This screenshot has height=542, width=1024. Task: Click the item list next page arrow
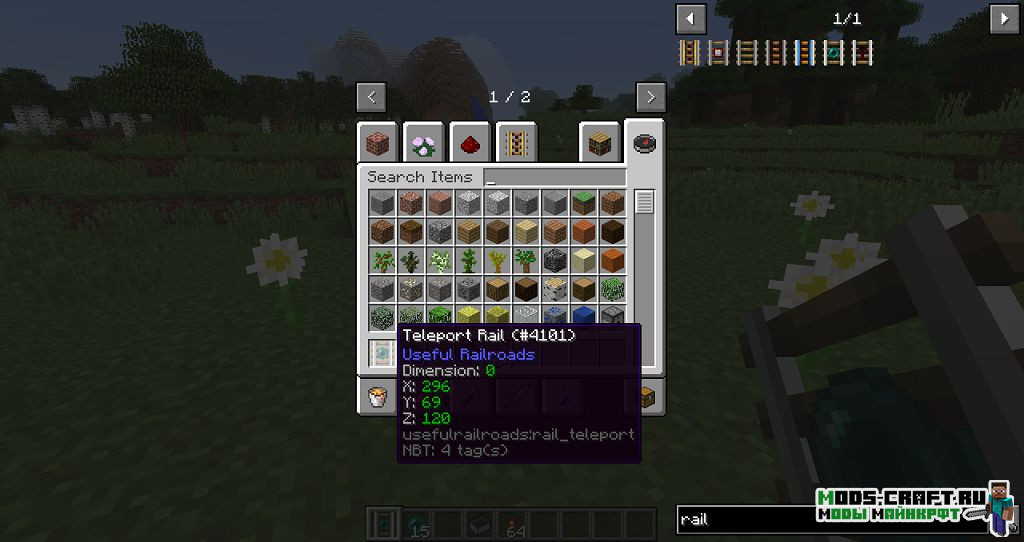point(1004,18)
